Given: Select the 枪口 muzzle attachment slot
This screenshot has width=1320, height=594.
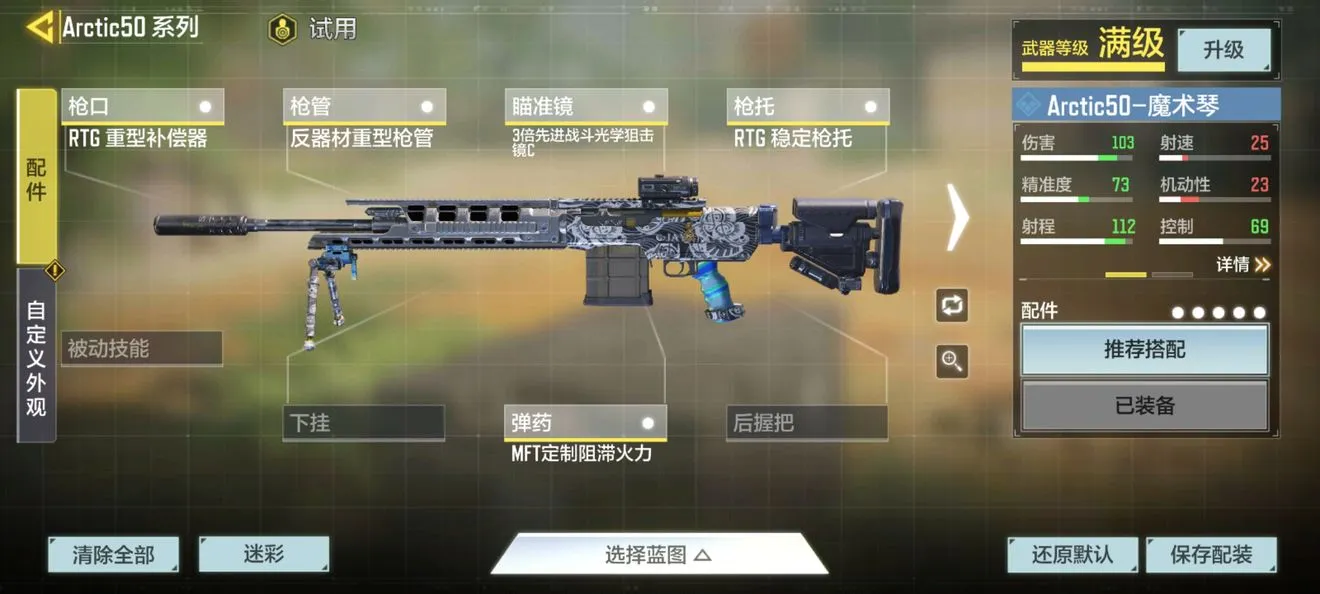Looking at the screenshot, I should [x=142, y=107].
